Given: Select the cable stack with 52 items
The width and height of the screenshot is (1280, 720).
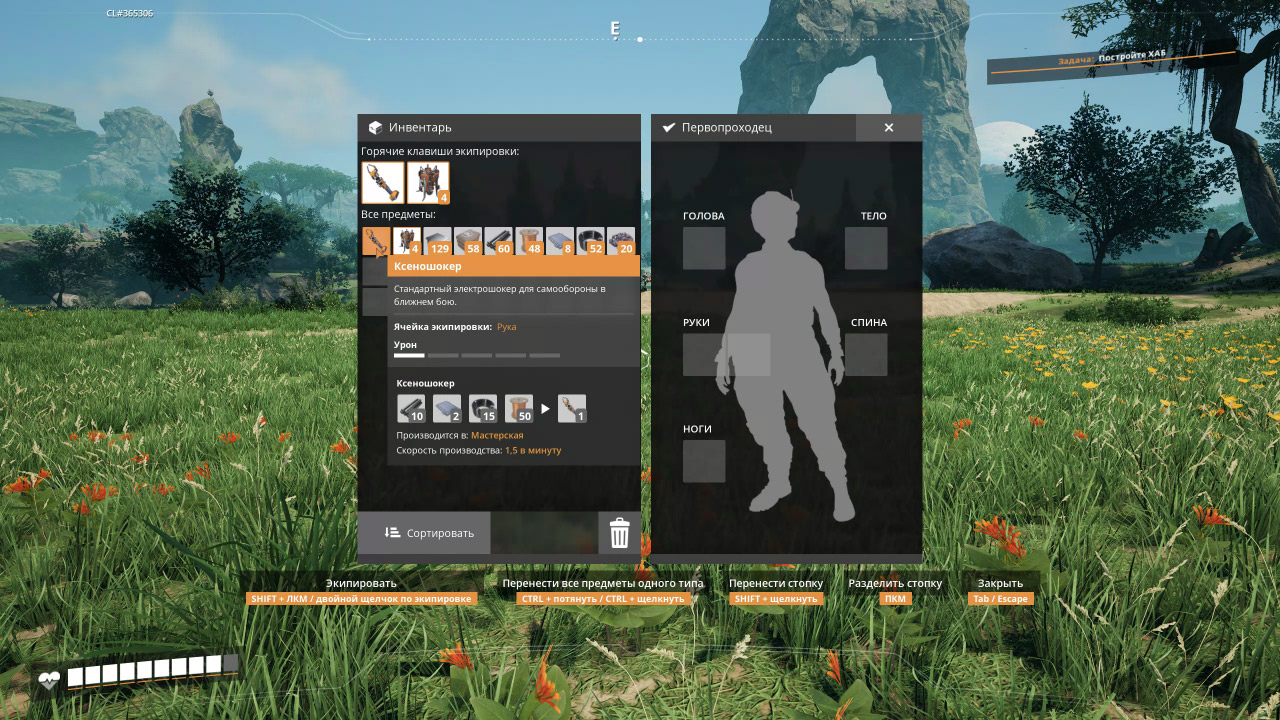Looking at the screenshot, I should coord(590,240).
